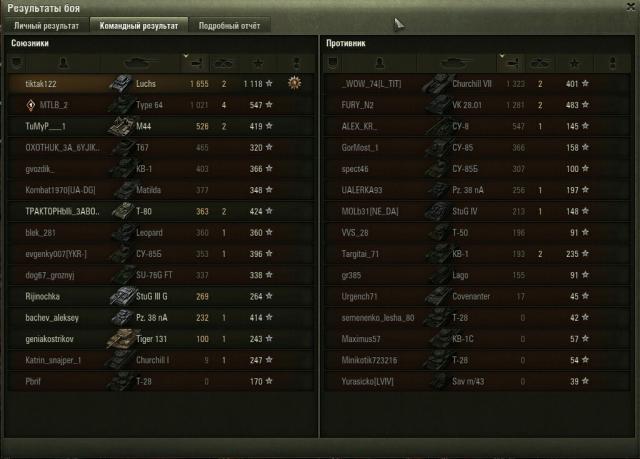
Task: Select ally Pbrif T-28 row
Action: (x=150, y=382)
